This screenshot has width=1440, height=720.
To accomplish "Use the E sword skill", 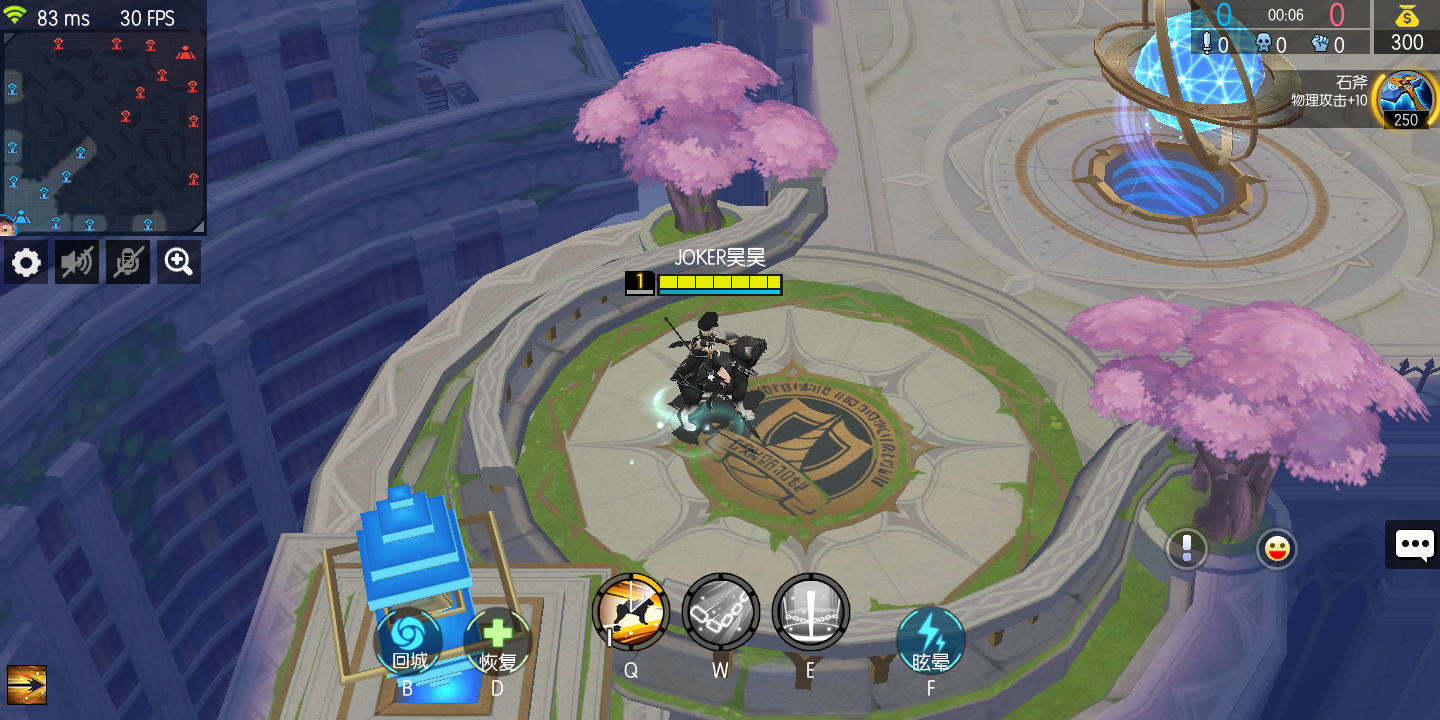I will pyautogui.click(x=810, y=612).
